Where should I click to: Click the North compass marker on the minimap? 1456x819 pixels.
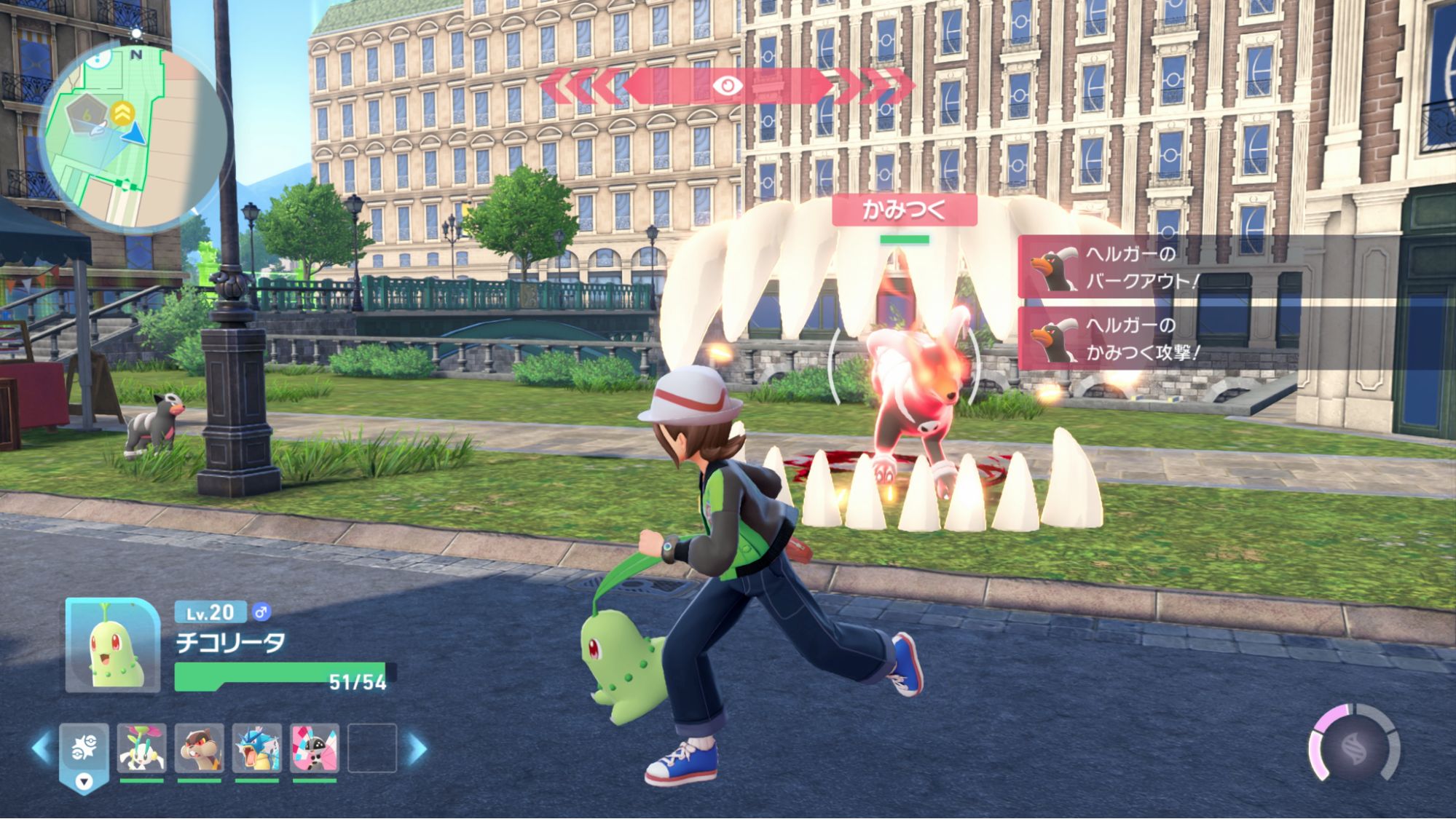[135, 55]
